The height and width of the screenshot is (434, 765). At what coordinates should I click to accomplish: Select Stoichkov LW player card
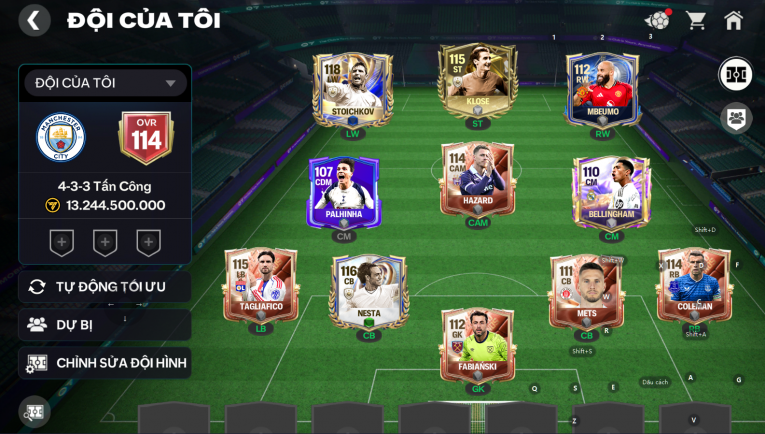click(x=352, y=90)
